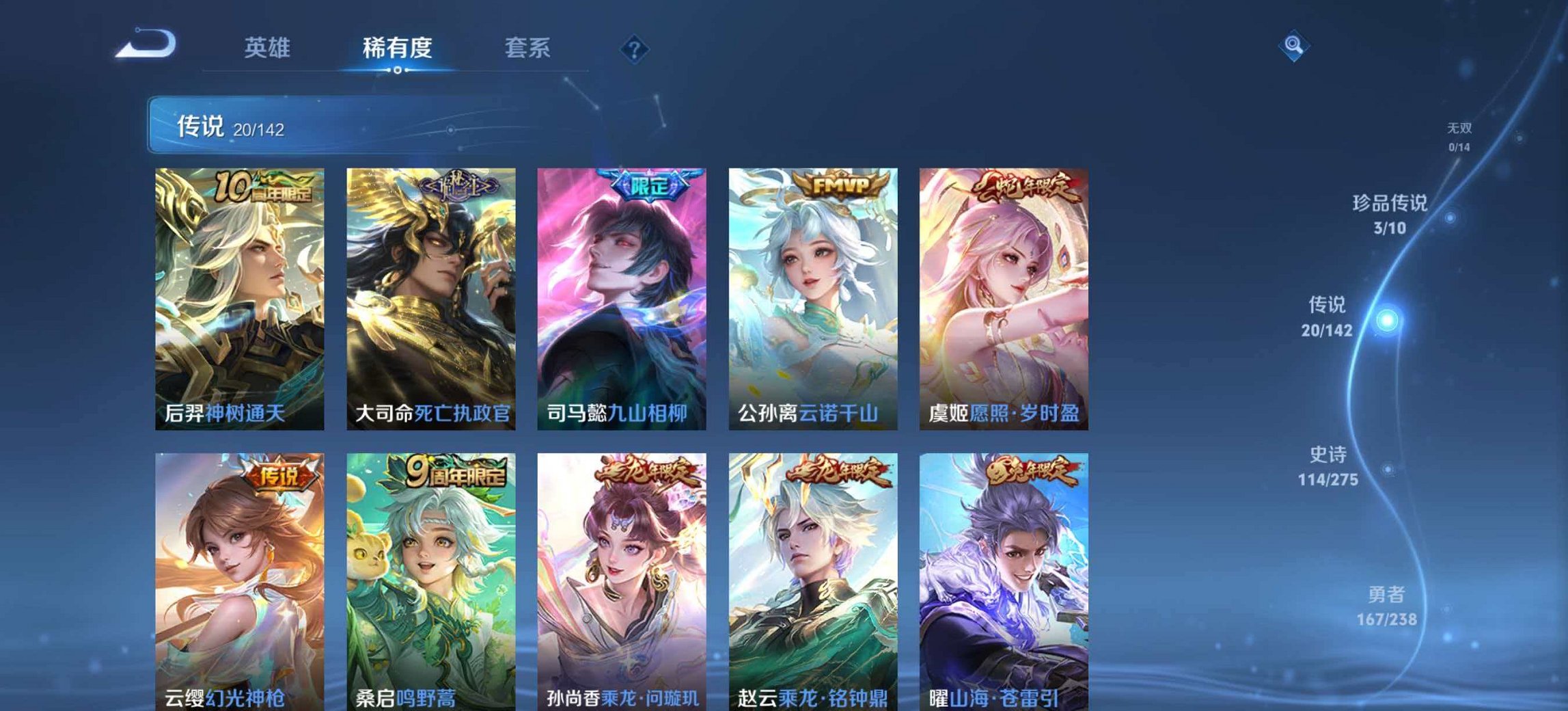The image size is (1568, 711).
Task: Click the question mark help icon
Action: click(632, 47)
